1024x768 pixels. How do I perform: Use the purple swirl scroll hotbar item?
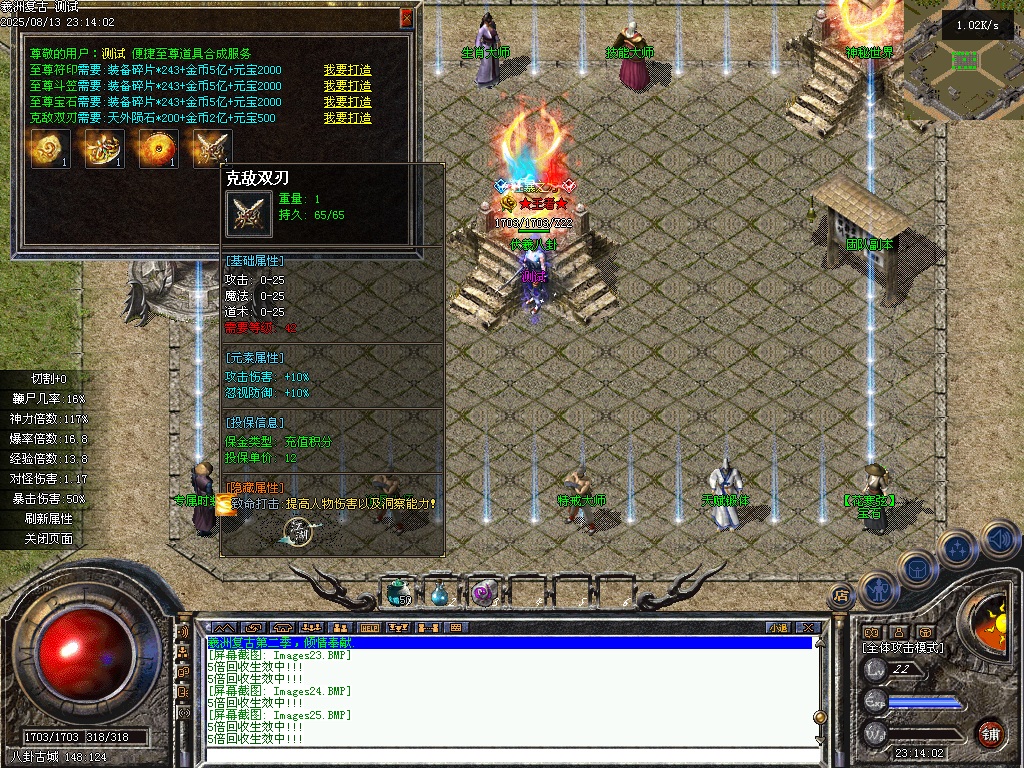coord(484,593)
